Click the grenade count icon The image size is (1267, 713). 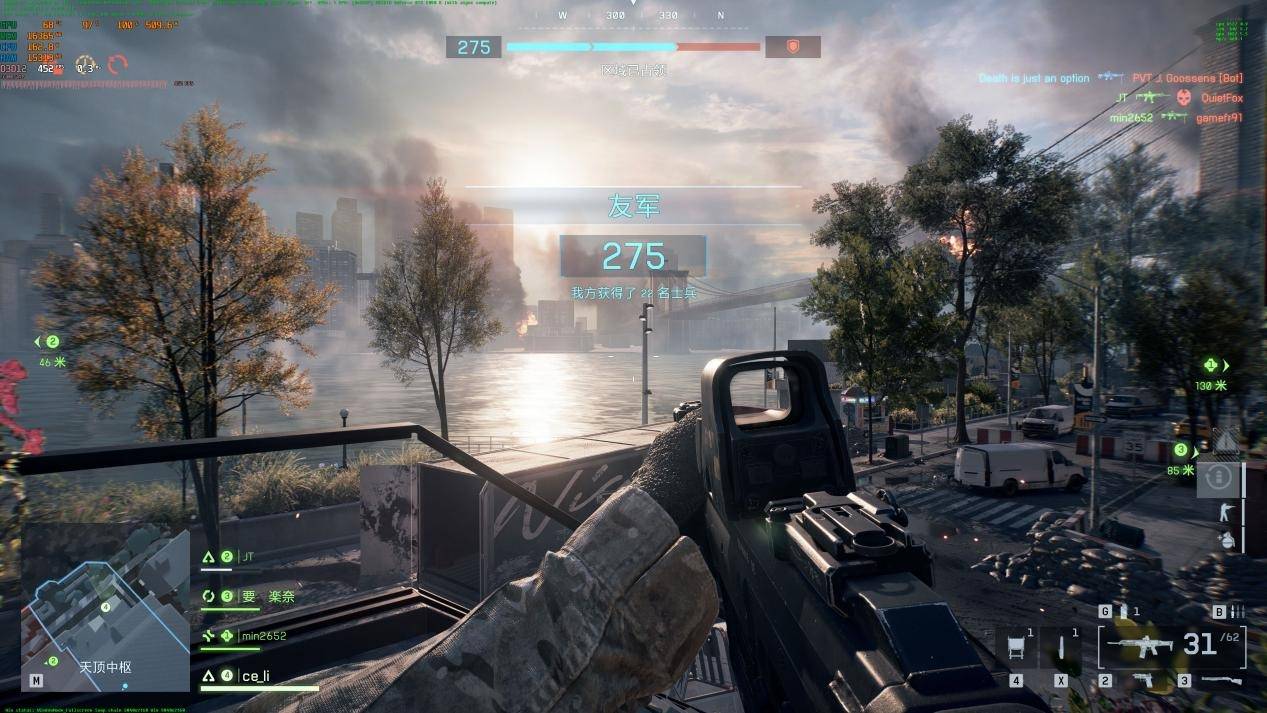point(1122,611)
